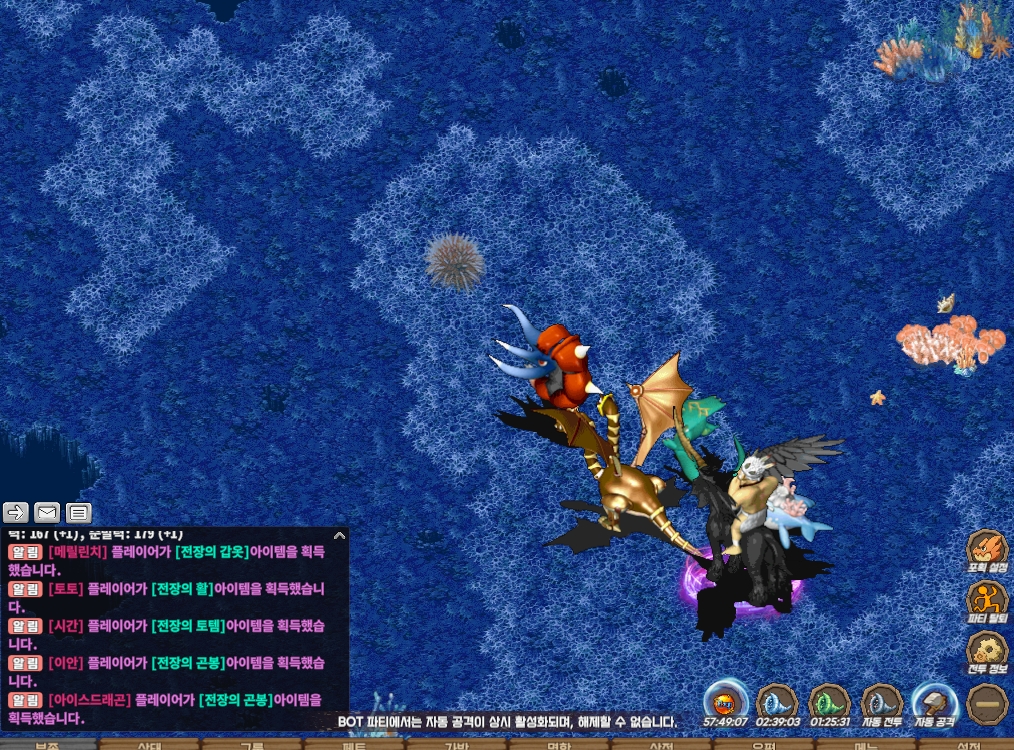
Task: Click the arrow button above chat
Action: pyautogui.click(x=16, y=513)
